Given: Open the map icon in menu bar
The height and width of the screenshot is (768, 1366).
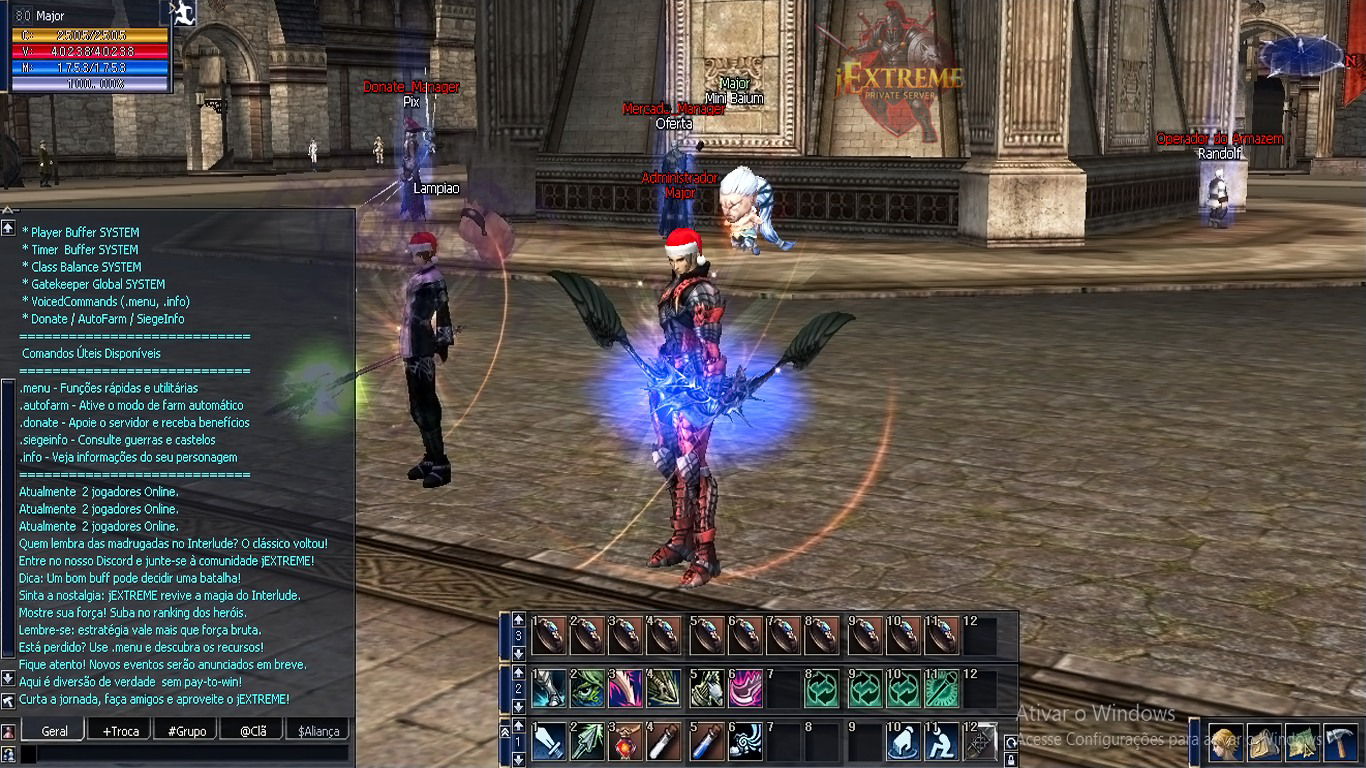Looking at the screenshot, I should pyautogui.click(x=1302, y=743).
